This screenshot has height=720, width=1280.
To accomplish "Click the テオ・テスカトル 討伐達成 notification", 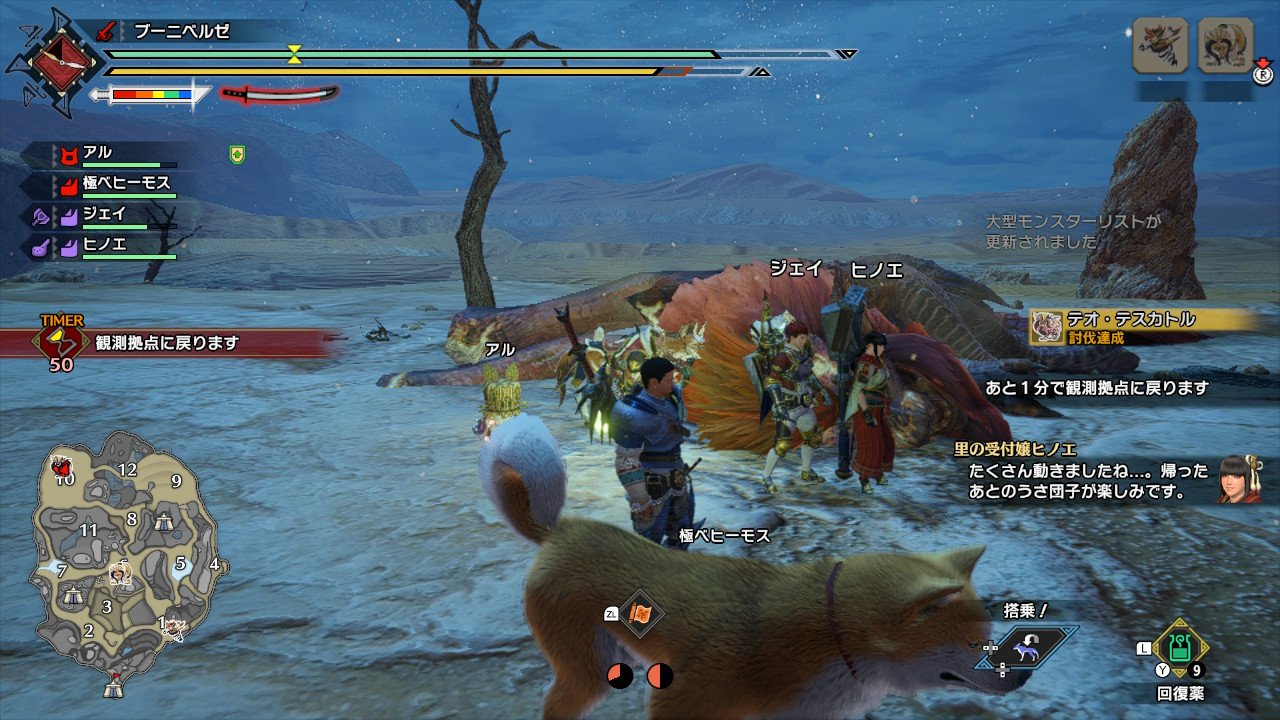I will point(1140,326).
